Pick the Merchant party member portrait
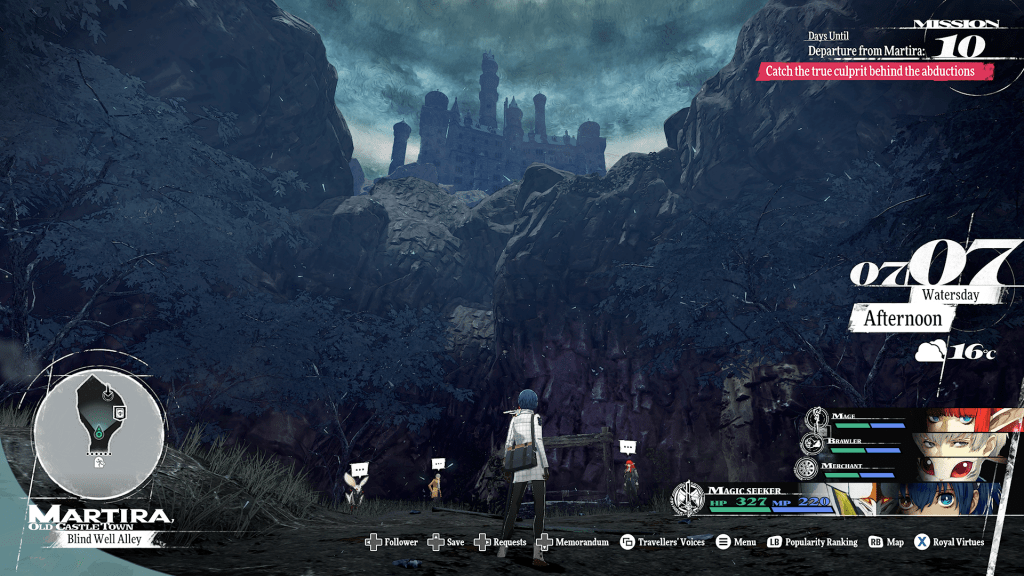 [960, 469]
